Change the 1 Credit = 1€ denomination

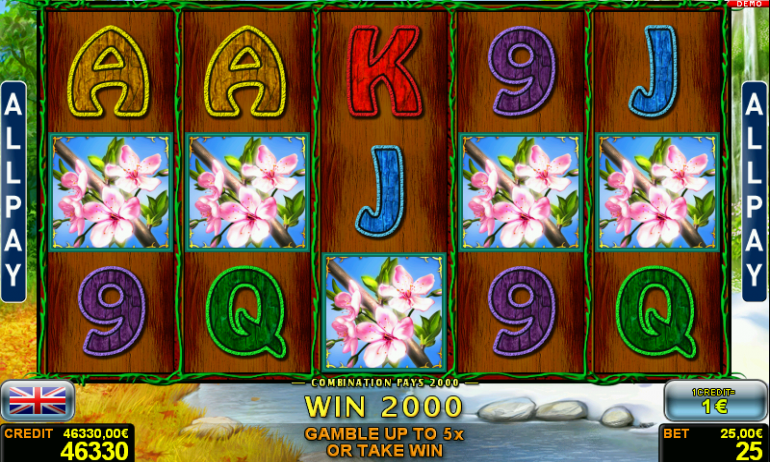coord(715,401)
